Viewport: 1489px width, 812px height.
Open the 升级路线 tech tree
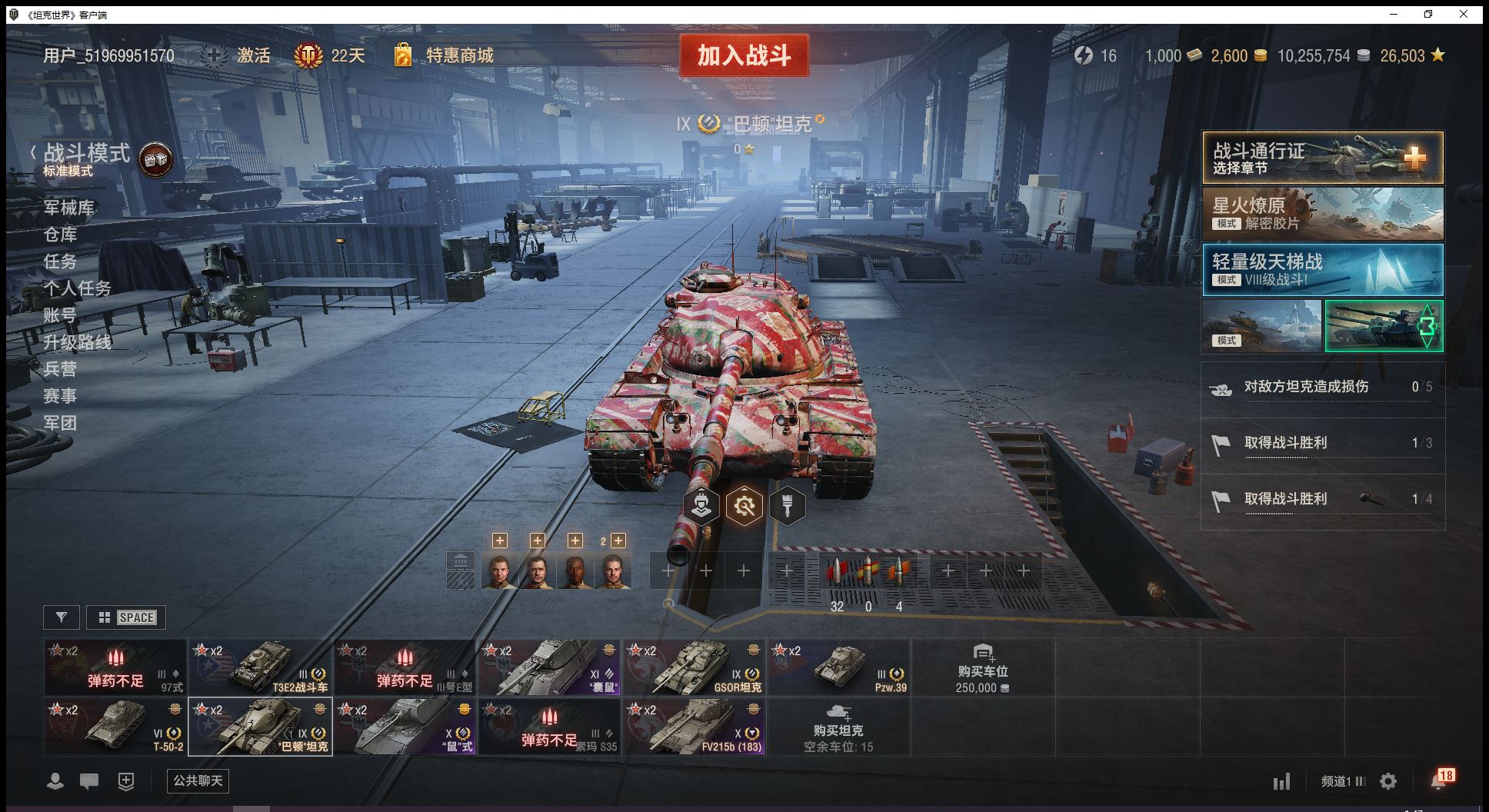click(x=77, y=342)
